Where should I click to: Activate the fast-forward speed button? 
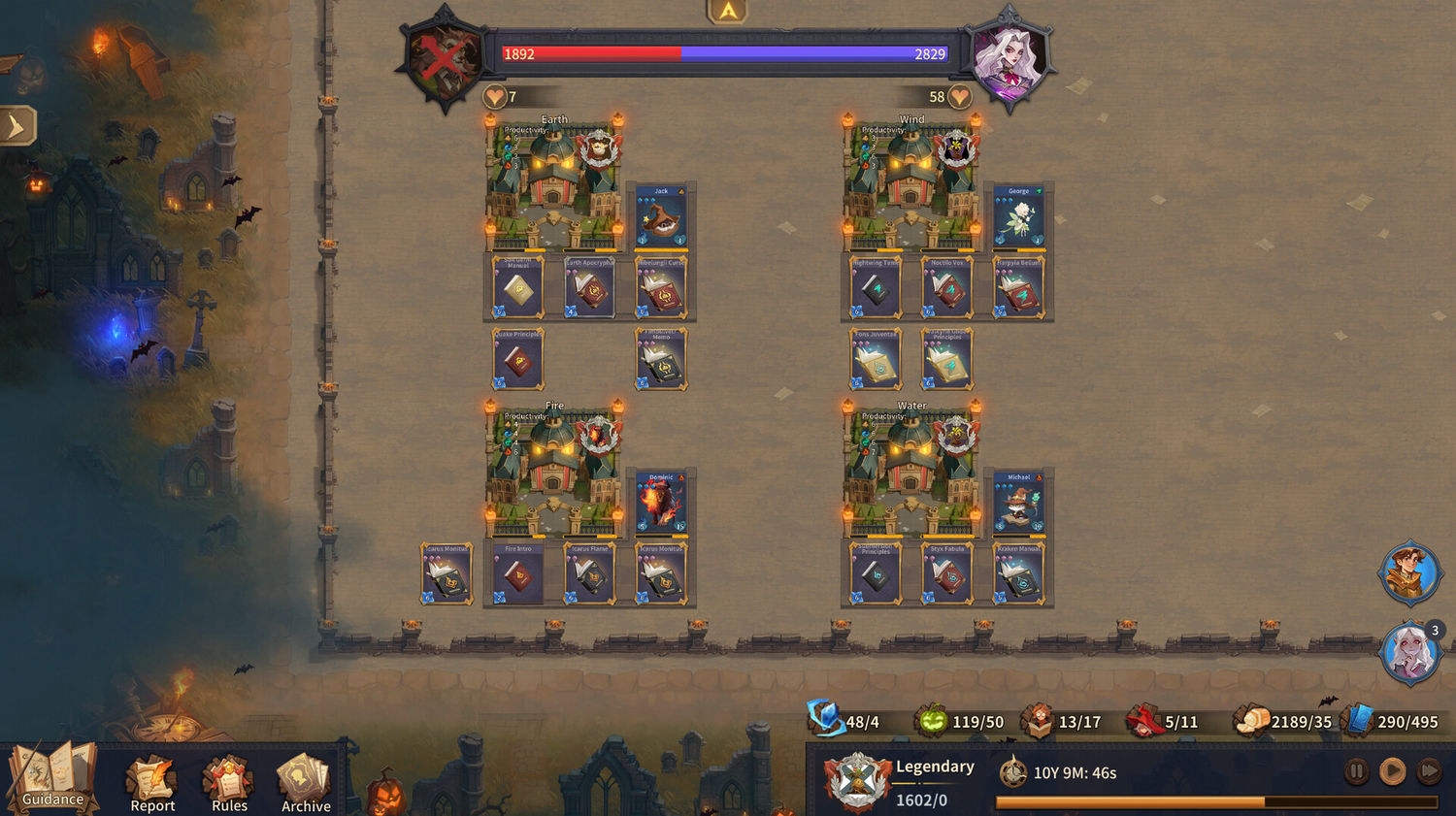(x=1429, y=771)
